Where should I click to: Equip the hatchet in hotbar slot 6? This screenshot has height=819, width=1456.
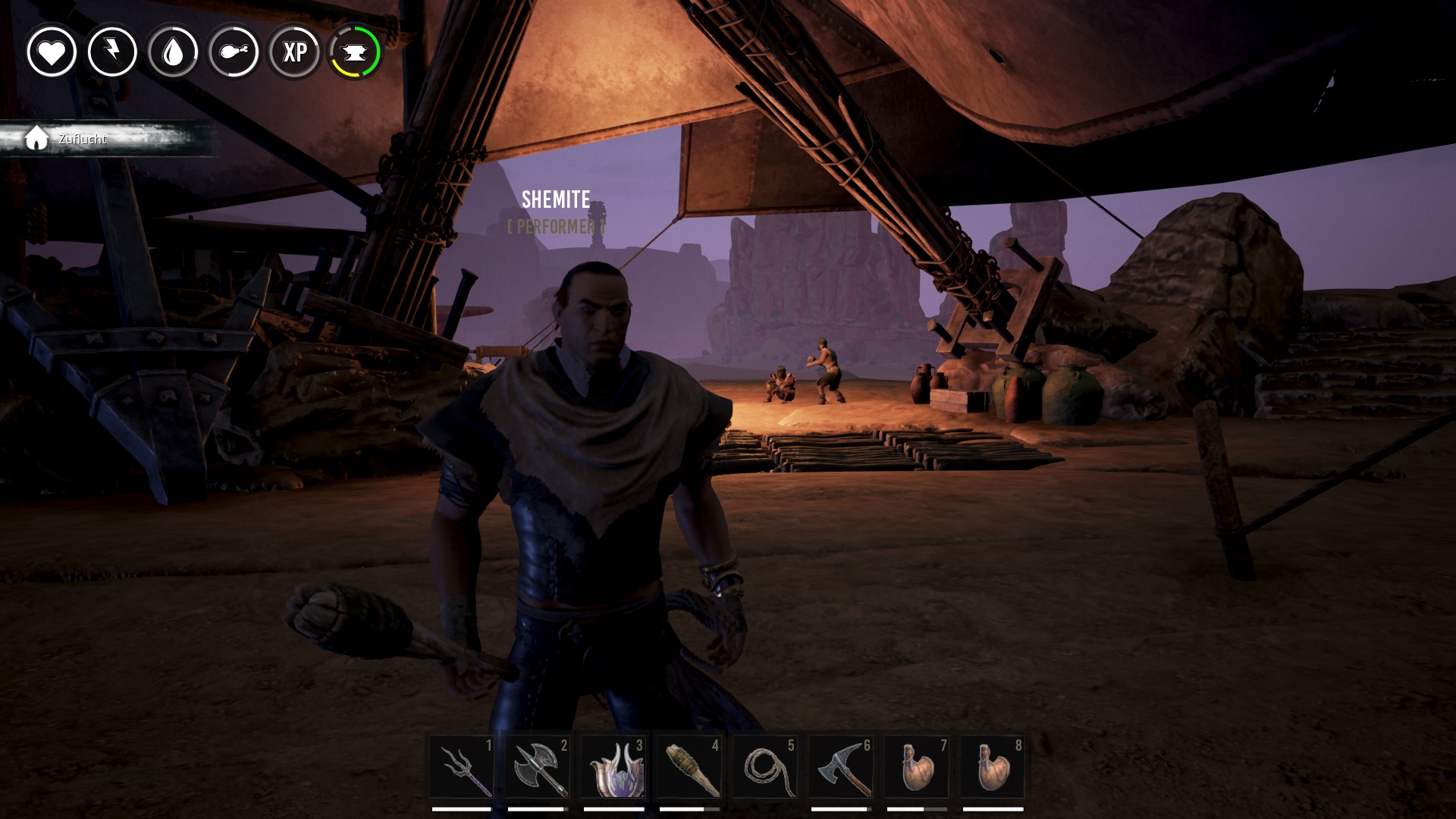[x=841, y=767]
